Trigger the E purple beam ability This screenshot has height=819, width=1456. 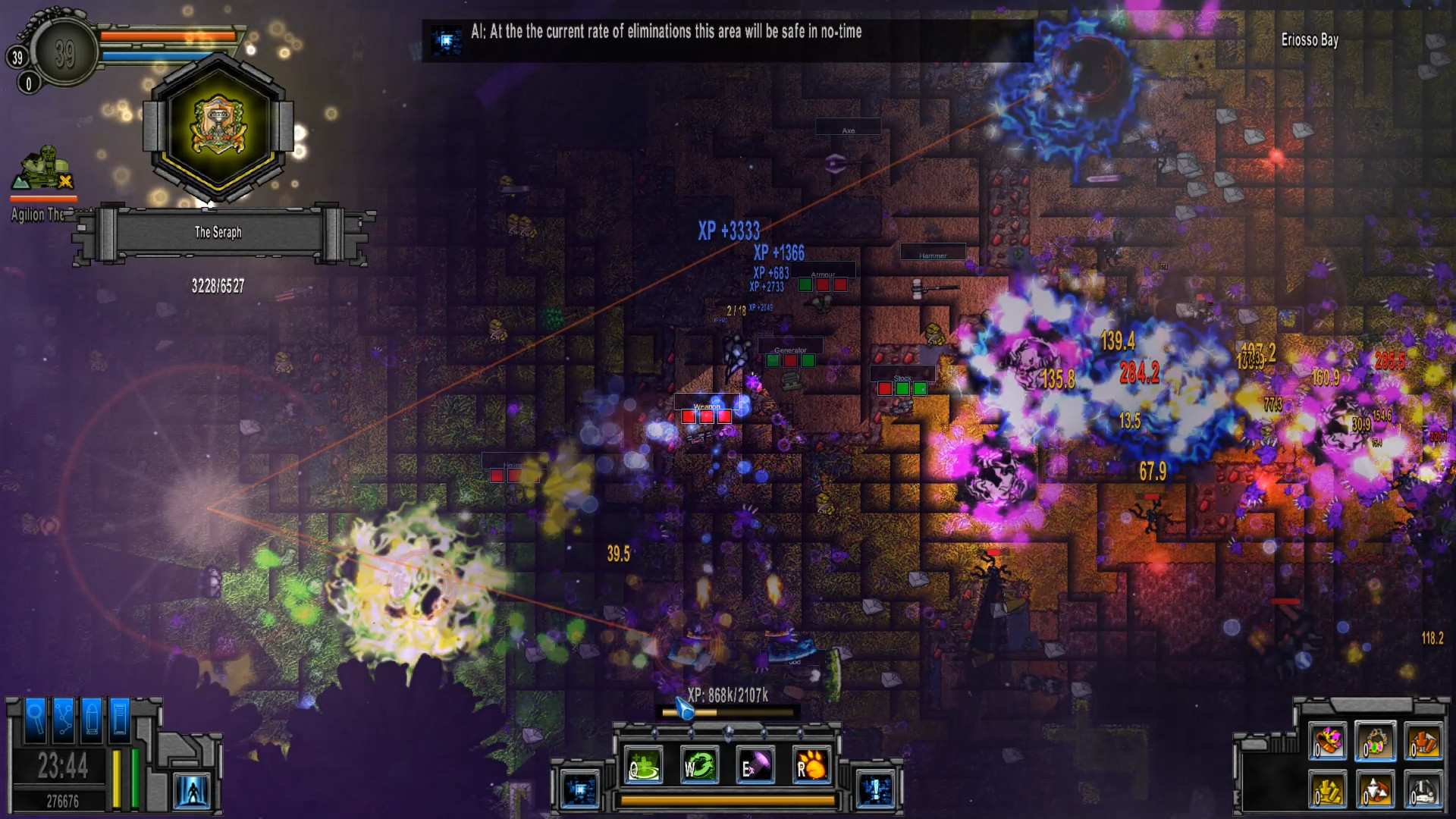tap(755, 766)
